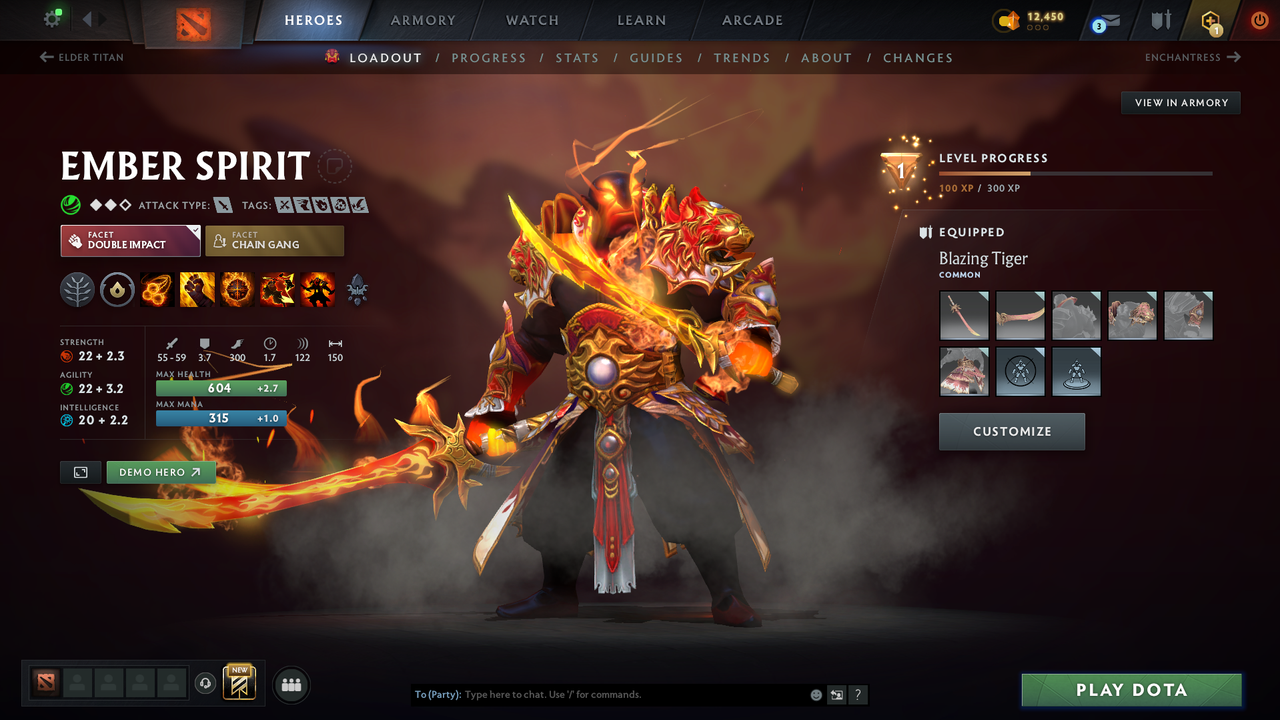
Task: Toggle the hero grid icon beside Demo Hero
Action: (80, 472)
